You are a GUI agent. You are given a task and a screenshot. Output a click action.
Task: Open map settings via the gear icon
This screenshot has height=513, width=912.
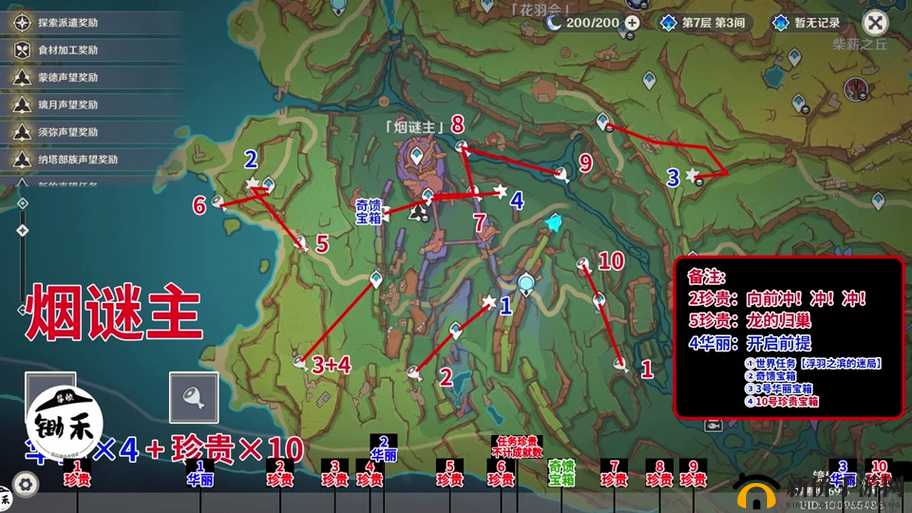click(x=26, y=484)
